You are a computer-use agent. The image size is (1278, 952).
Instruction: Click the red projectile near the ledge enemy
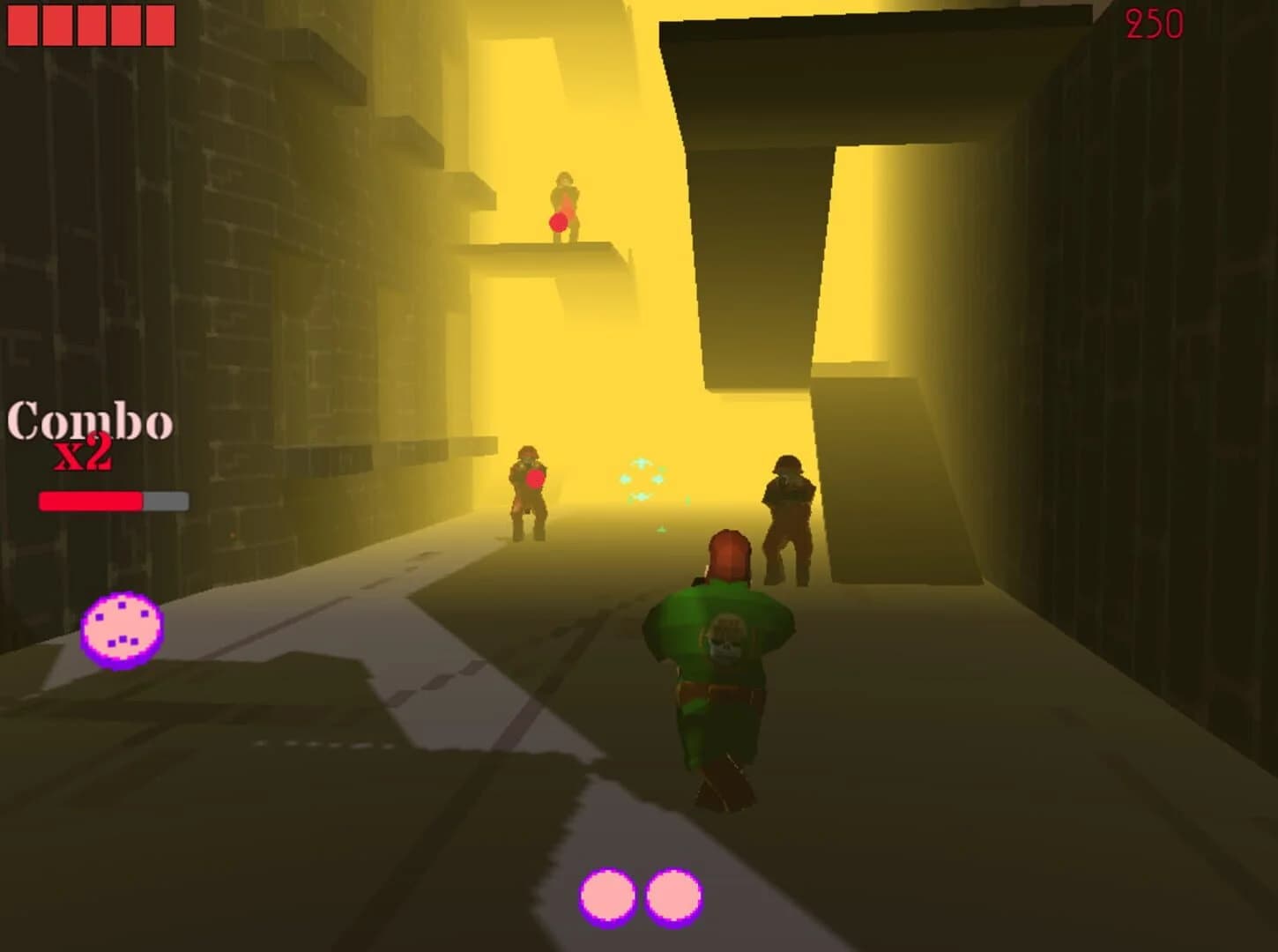556,222
